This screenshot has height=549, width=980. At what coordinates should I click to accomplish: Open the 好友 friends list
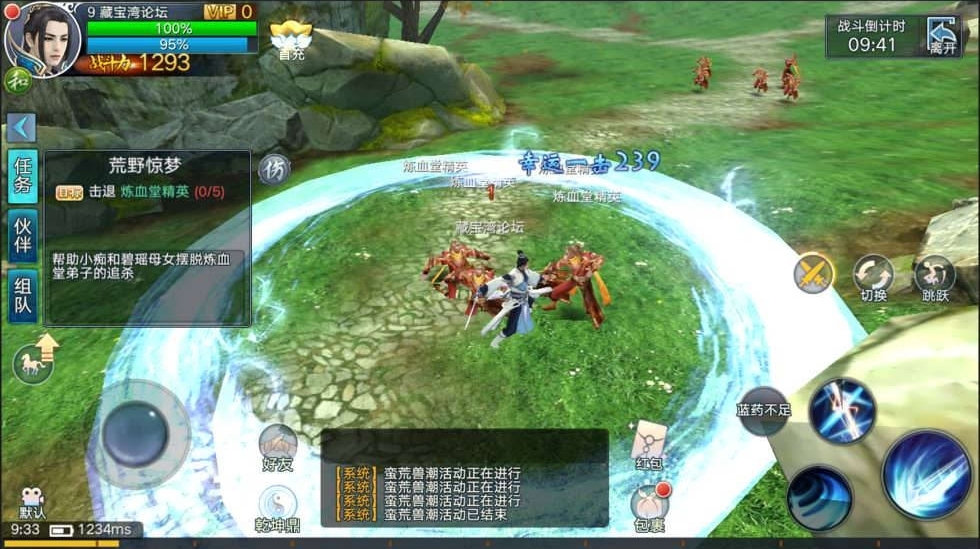pos(278,446)
